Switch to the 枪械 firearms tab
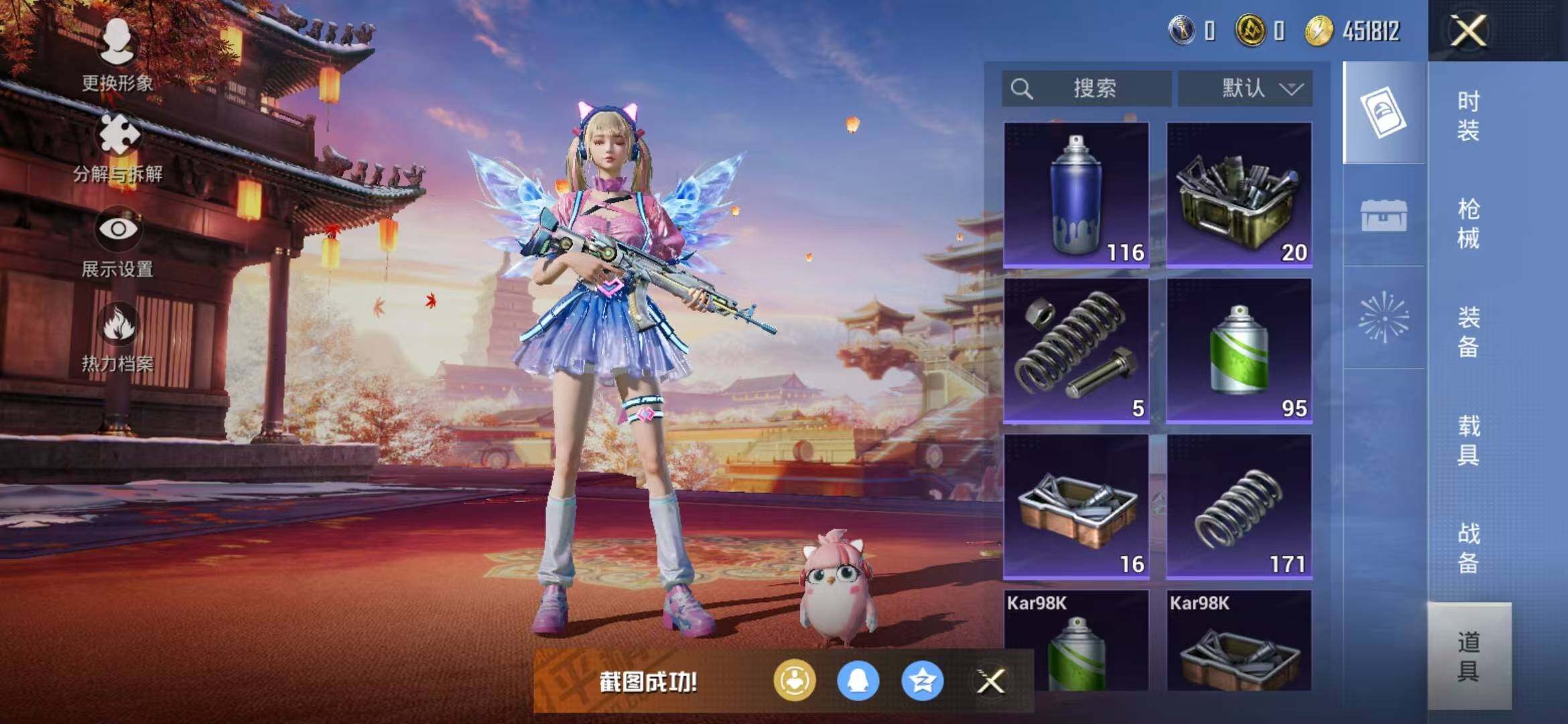Viewport: 1568px width, 724px height. (1468, 223)
